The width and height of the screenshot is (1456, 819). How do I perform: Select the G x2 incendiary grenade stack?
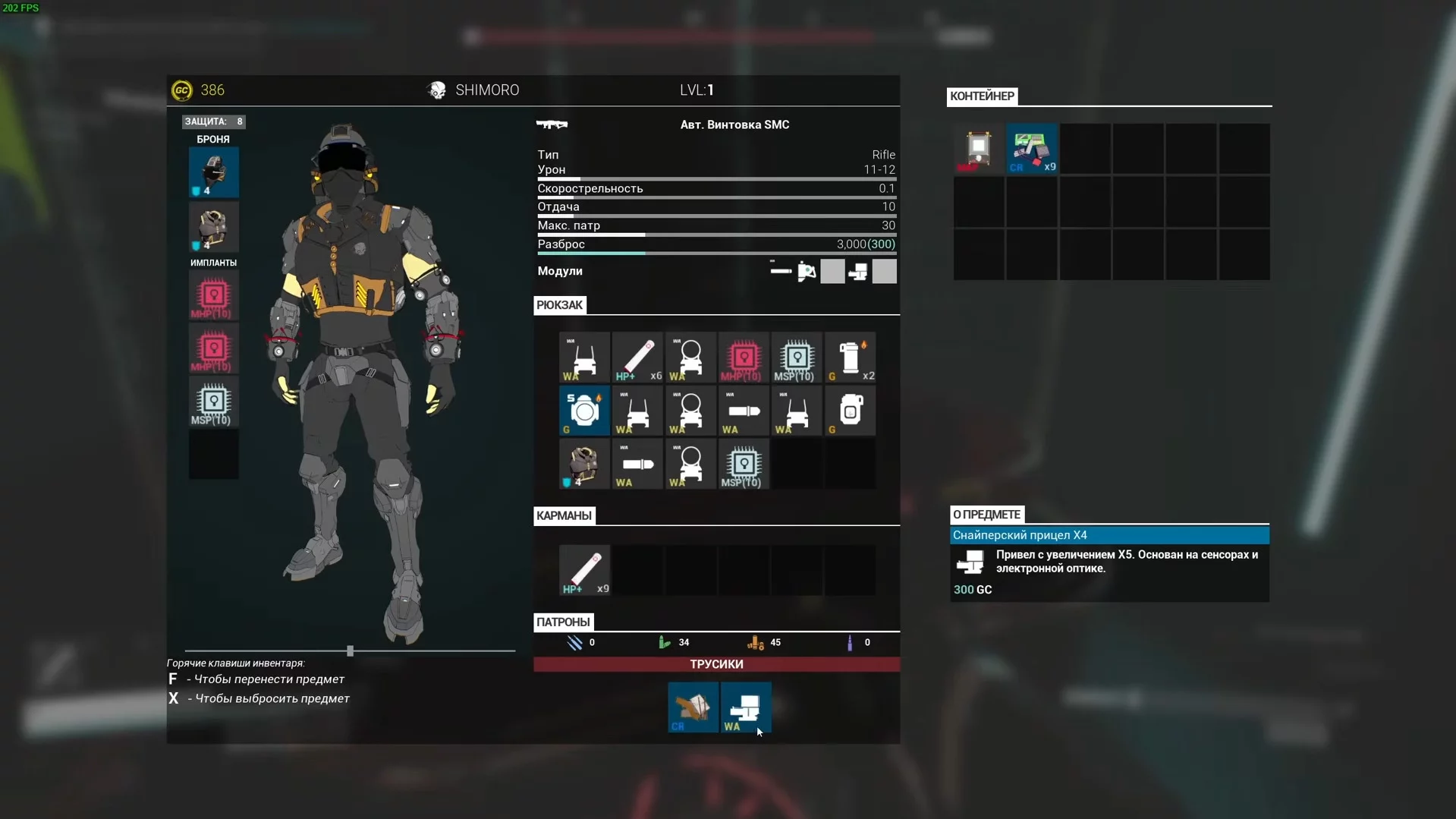850,358
